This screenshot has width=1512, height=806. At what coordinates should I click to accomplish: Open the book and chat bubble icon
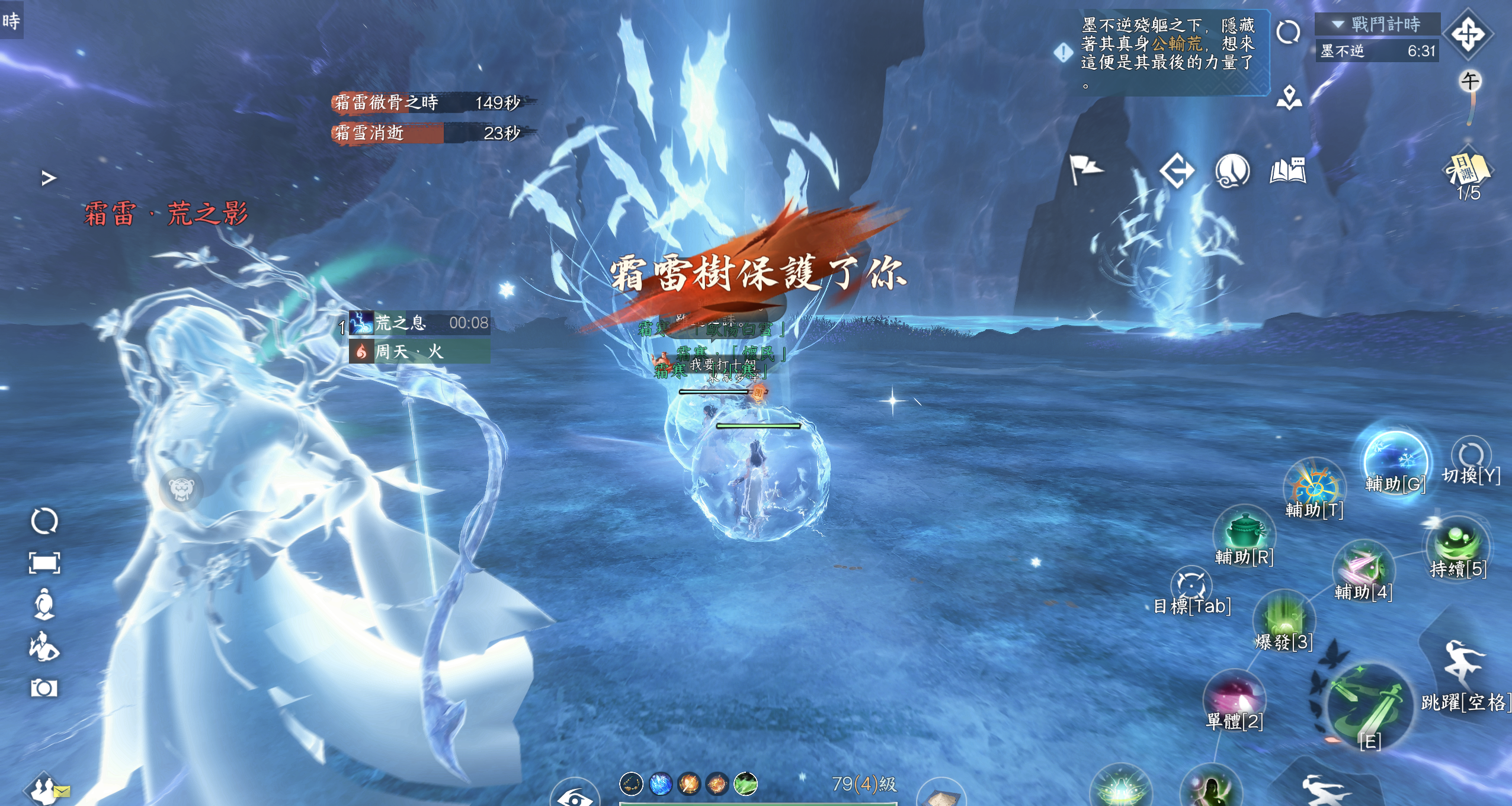tap(1287, 171)
